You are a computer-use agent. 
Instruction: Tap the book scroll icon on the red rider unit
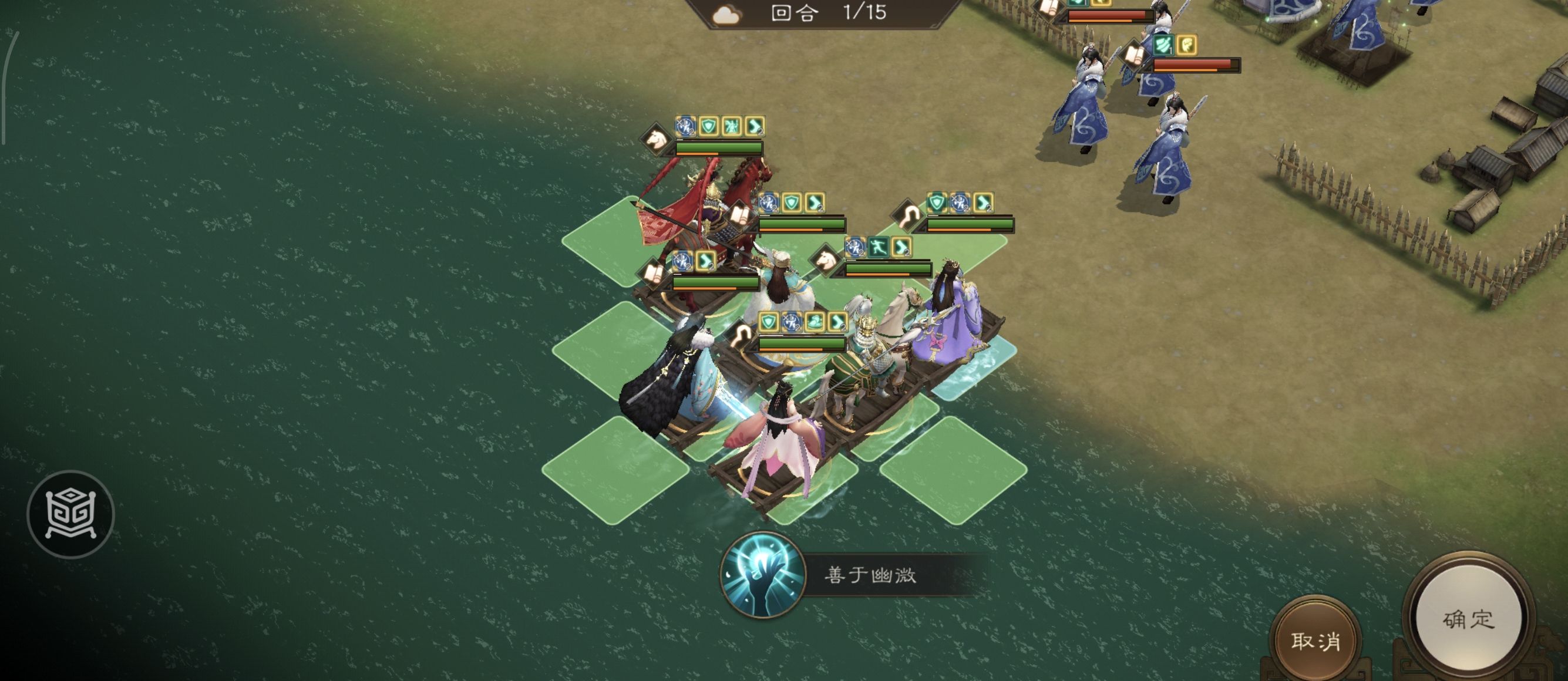(x=740, y=215)
